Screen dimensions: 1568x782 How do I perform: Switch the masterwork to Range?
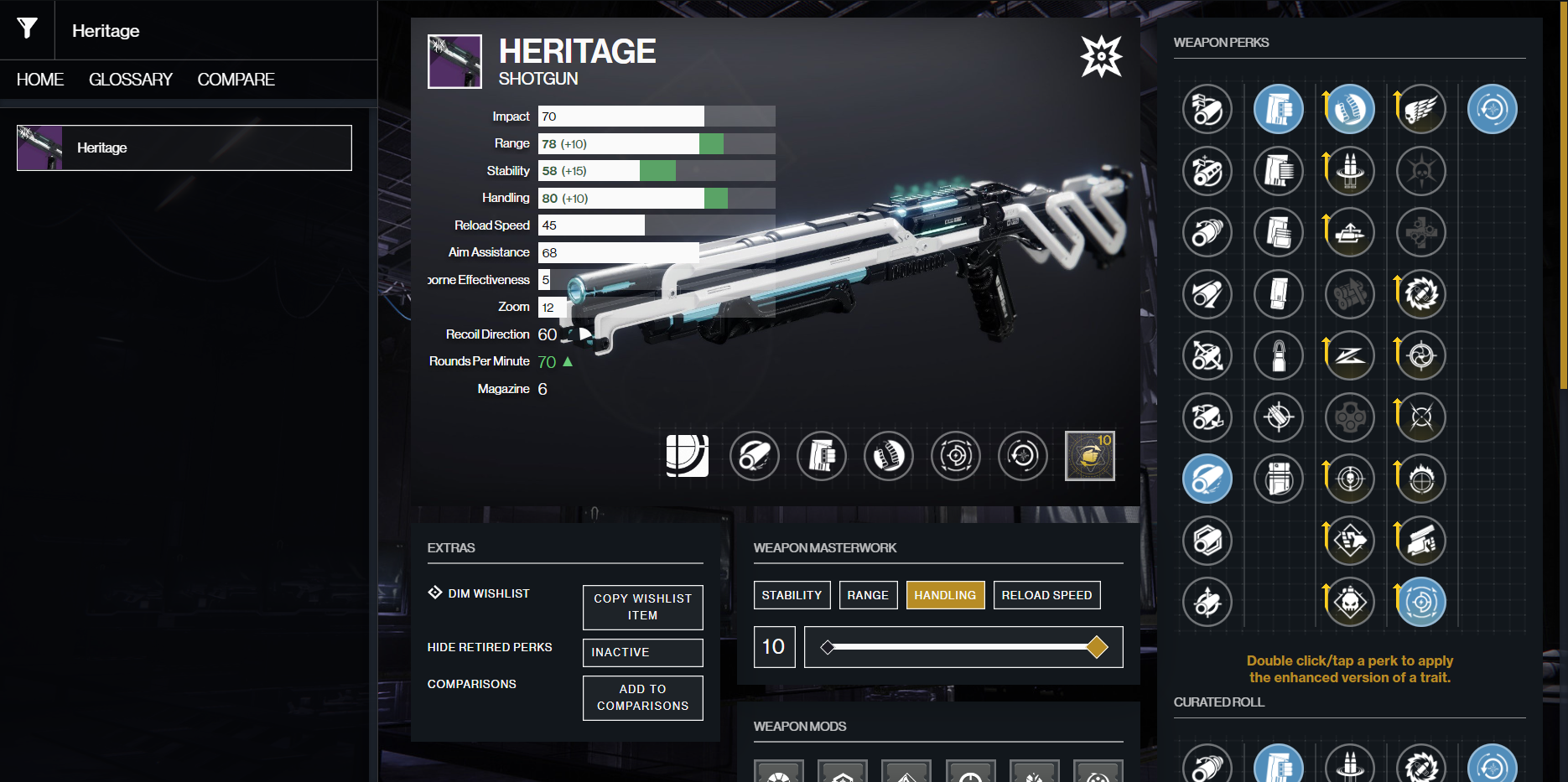[x=868, y=595]
